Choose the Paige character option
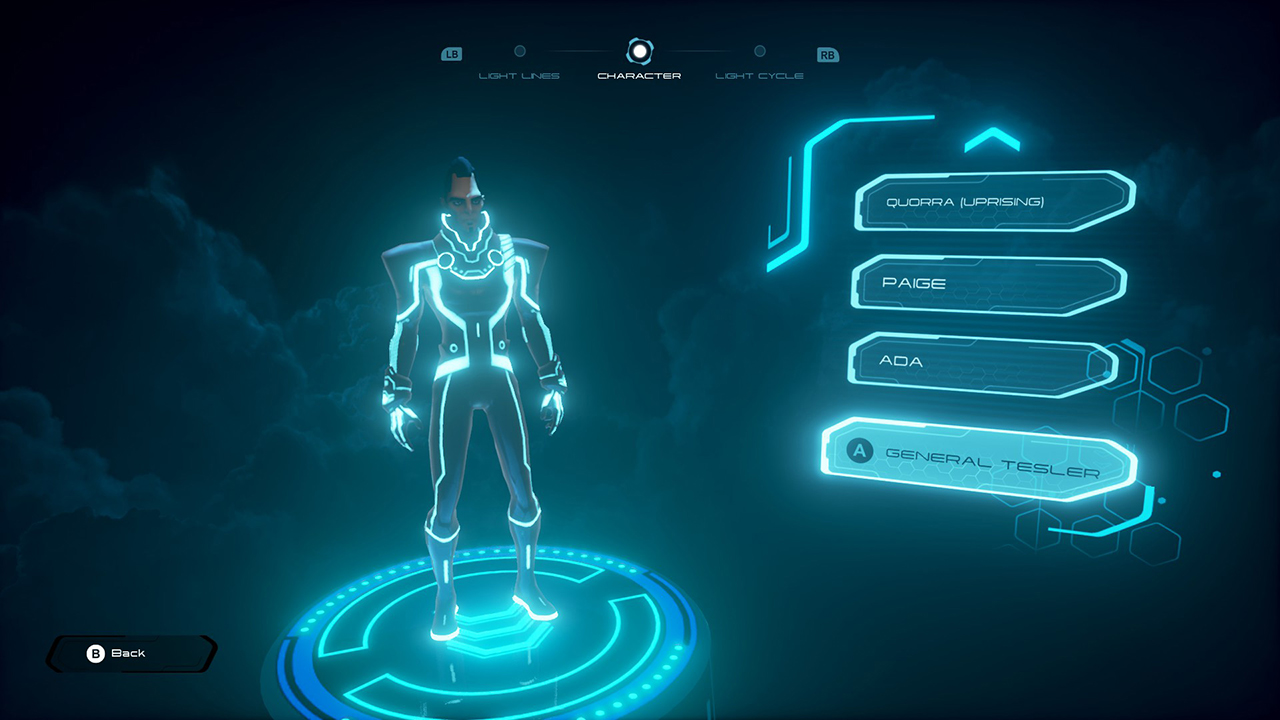The height and width of the screenshot is (720, 1280). tap(988, 283)
